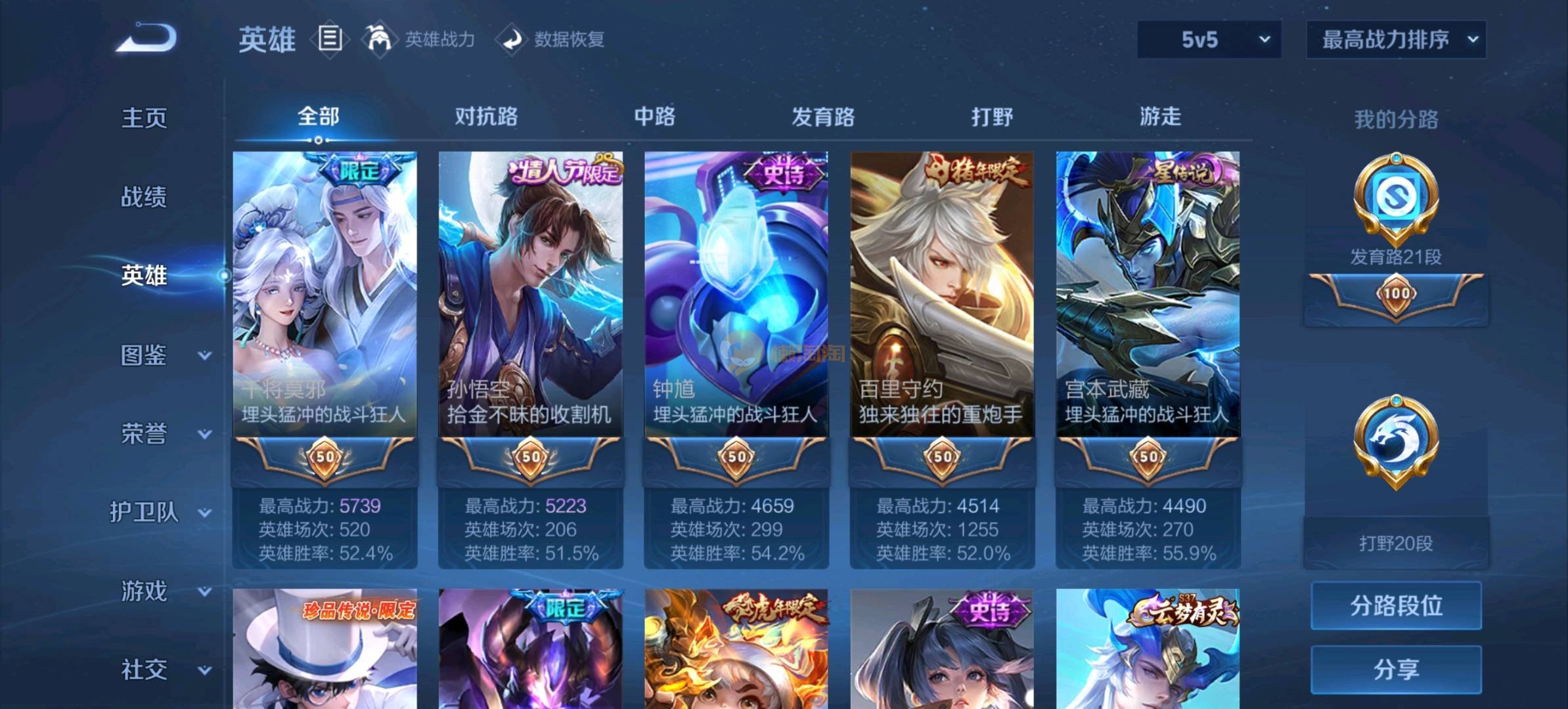This screenshot has height=709, width=1568.
Task: Select the 孙悟空 hero card
Action: coord(529,295)
